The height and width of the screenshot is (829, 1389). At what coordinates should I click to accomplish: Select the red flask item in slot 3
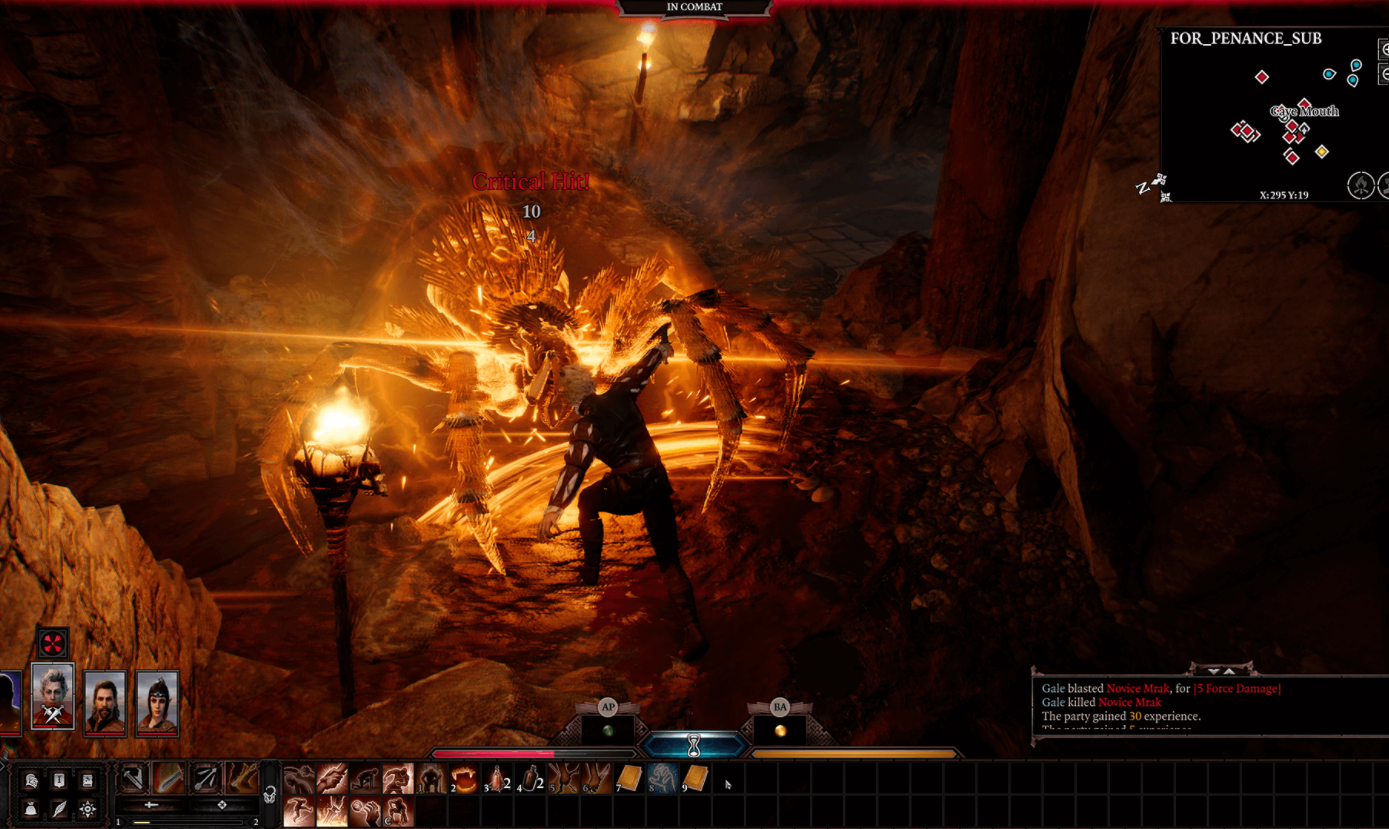[497, 778]
